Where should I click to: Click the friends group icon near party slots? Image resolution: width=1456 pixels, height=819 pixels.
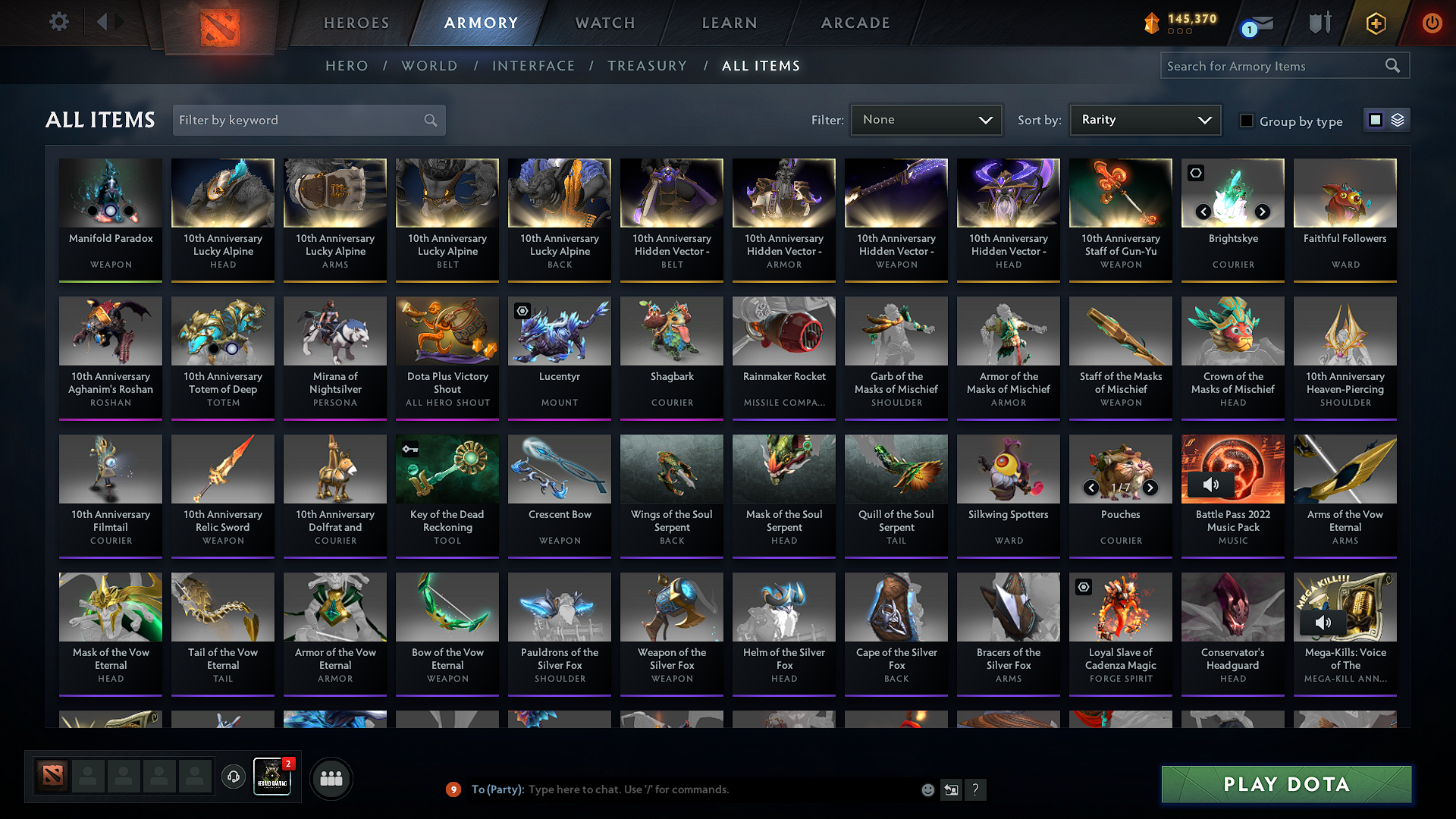tap(331, 777)
